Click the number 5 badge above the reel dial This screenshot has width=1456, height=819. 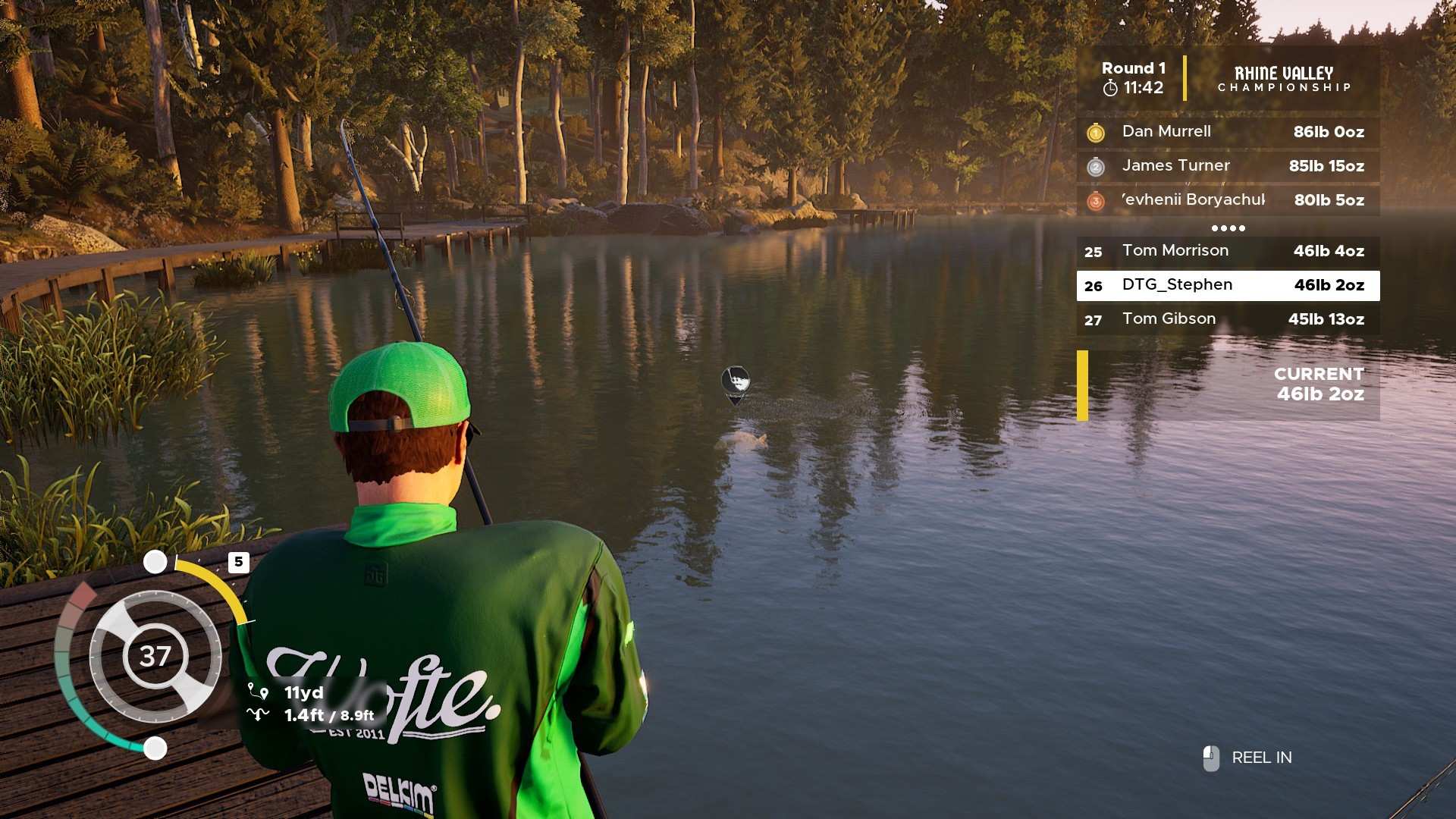[x=240, y=562]
